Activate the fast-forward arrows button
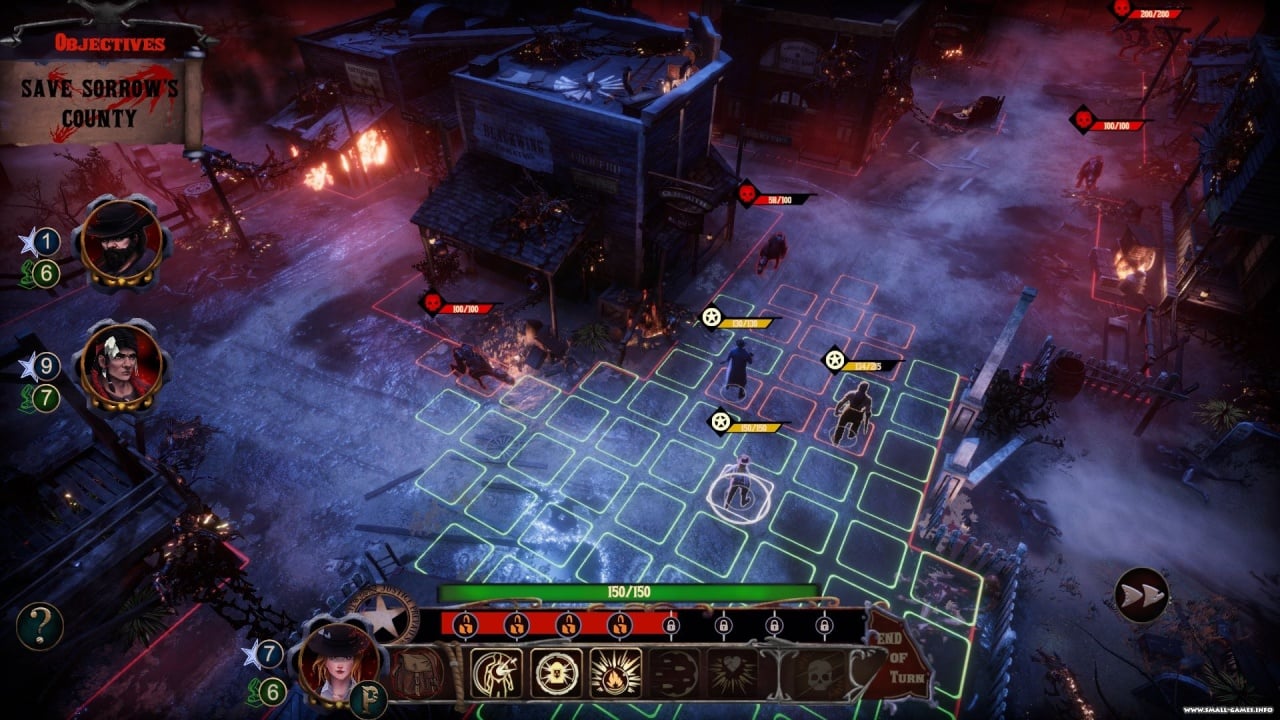This screenshot has height=720, width=1280. click(1141, 595)
